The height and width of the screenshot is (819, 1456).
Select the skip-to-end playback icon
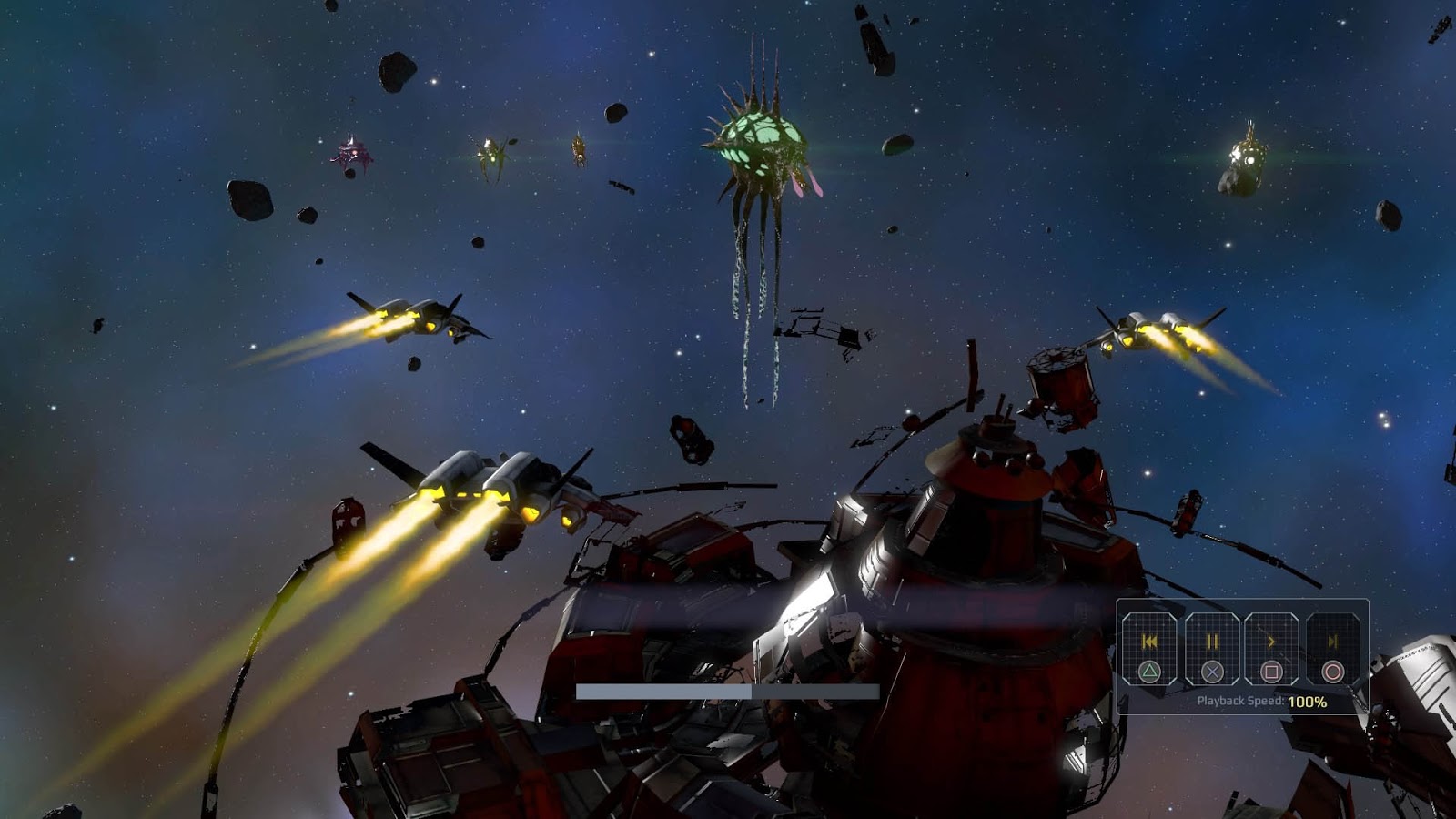1333,642
